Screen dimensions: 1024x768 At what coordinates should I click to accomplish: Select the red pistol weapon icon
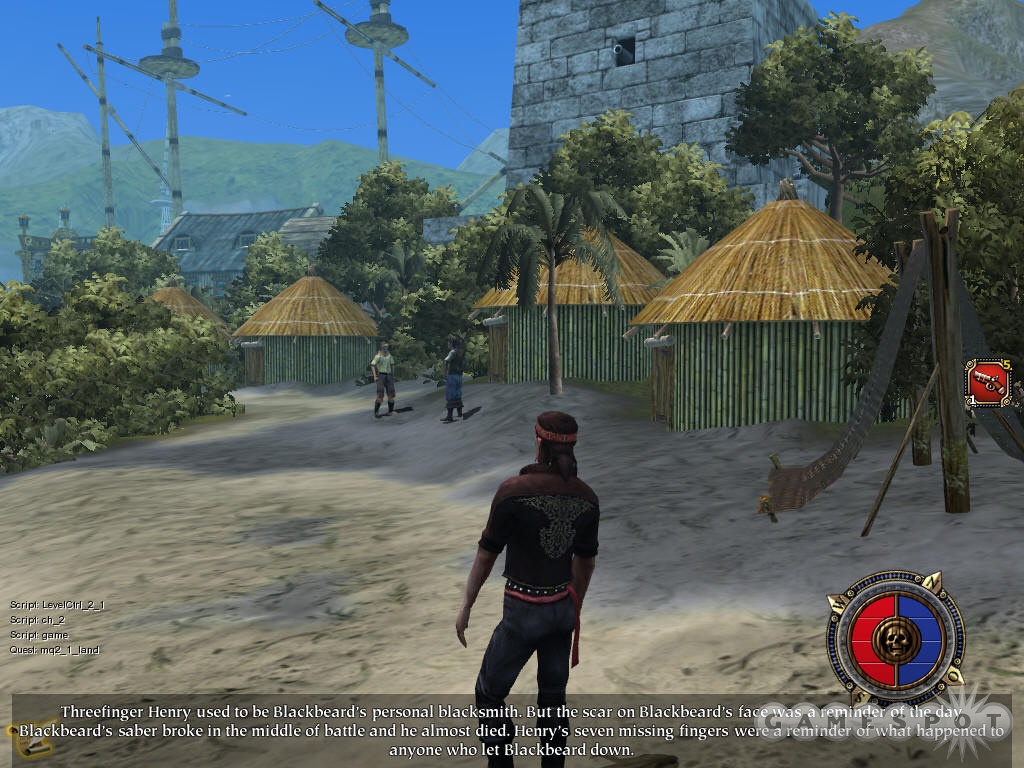(988, 383)
